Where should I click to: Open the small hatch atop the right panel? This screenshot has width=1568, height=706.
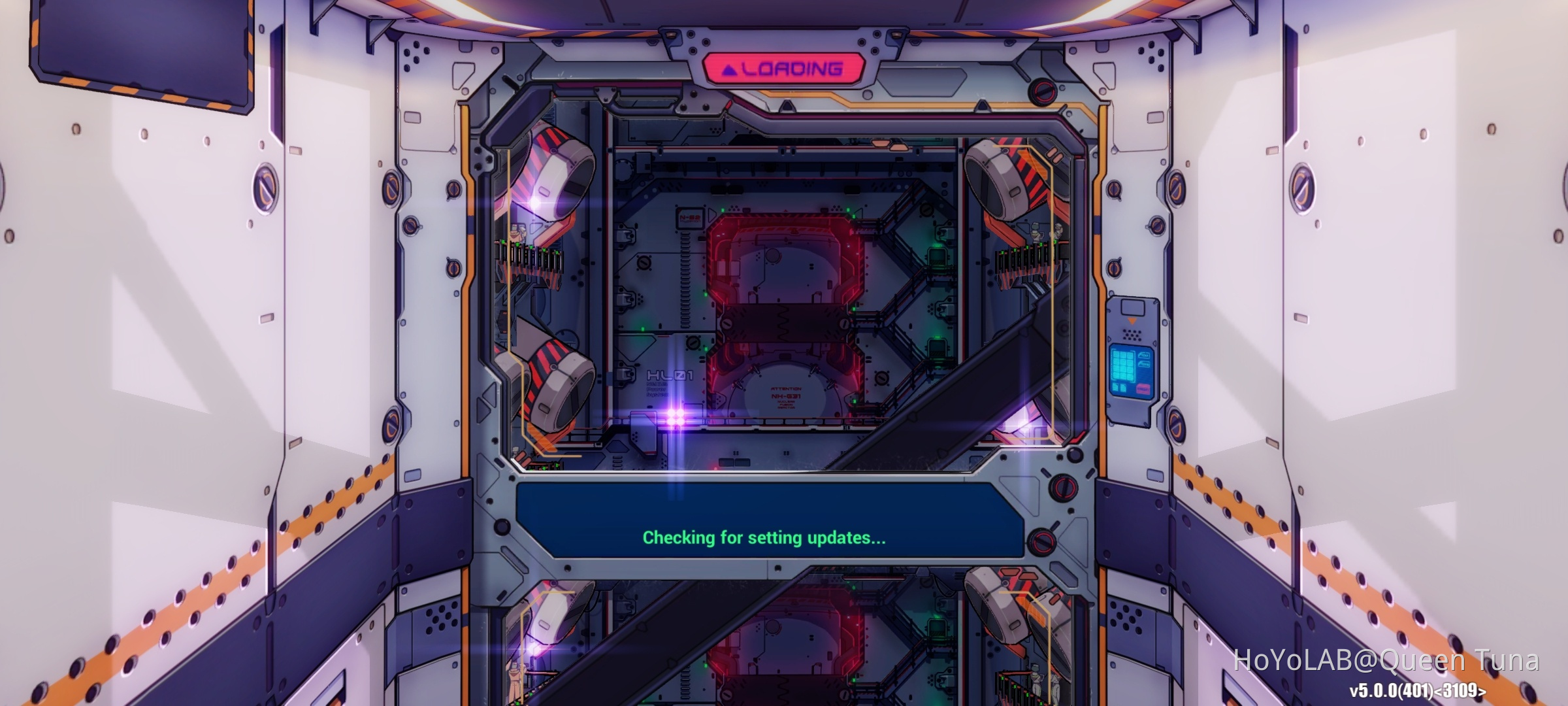tap(1134, 306)
